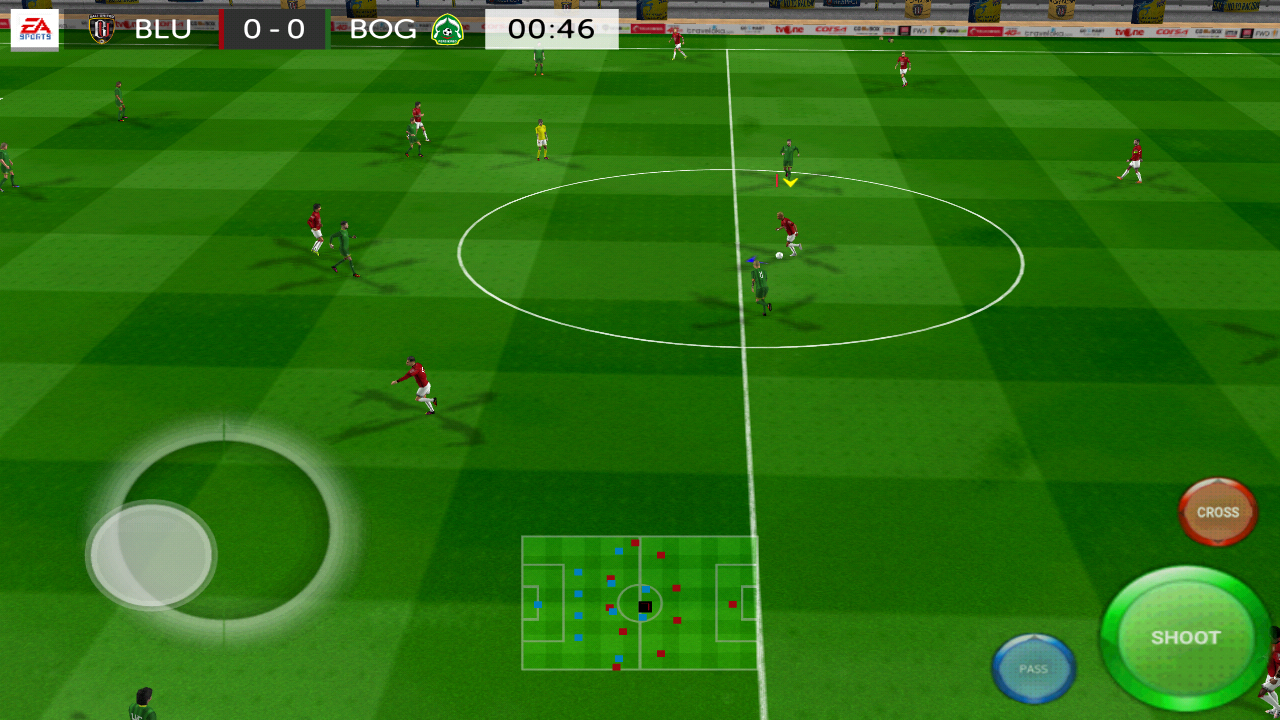Tap the EA Sports logo
The image size is (1280, 720).
click(33, 27)
